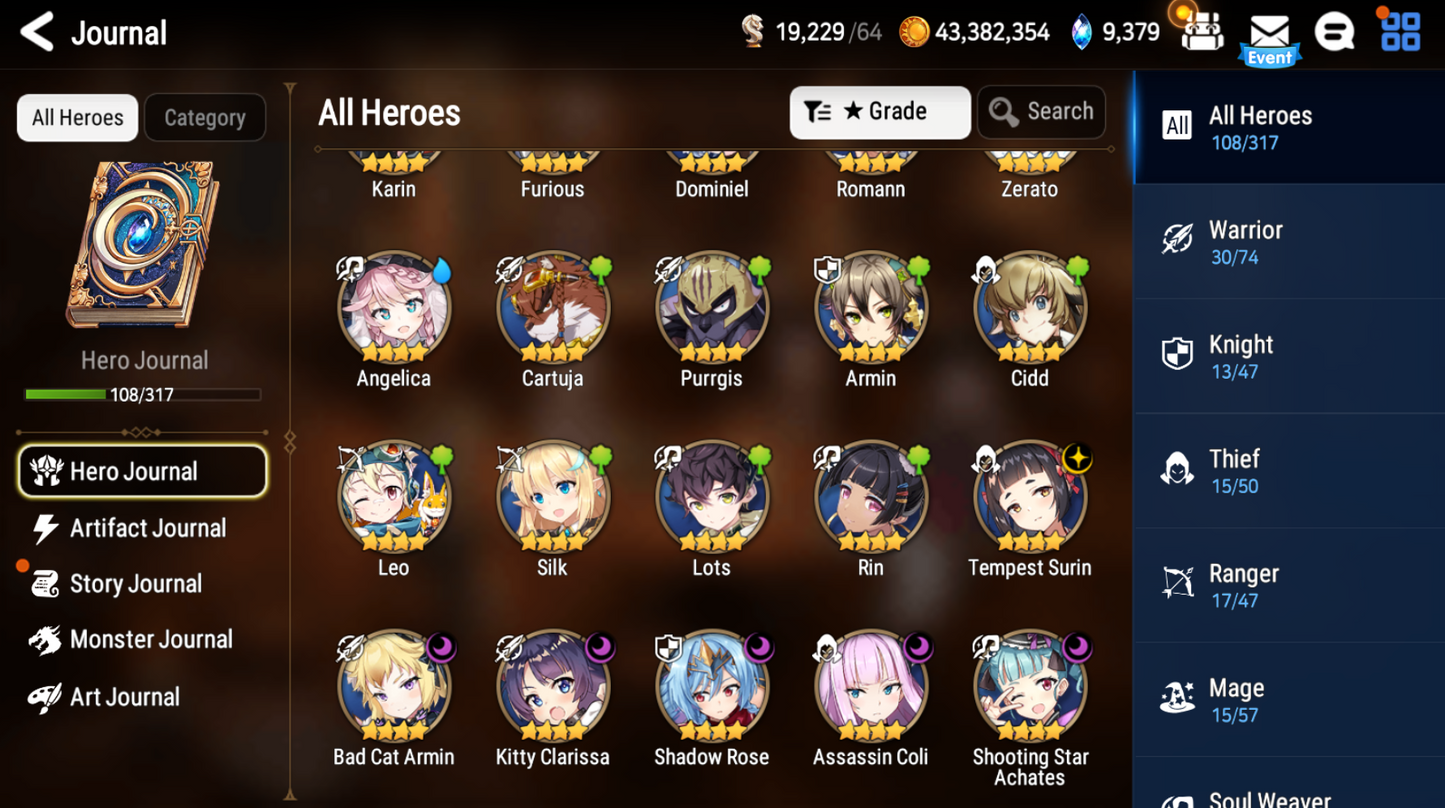The width and height of the screenshot is (1445, 808).
Task: Open the mail inbox icon
Action: pyautogui.click(x=1268, y=30)
